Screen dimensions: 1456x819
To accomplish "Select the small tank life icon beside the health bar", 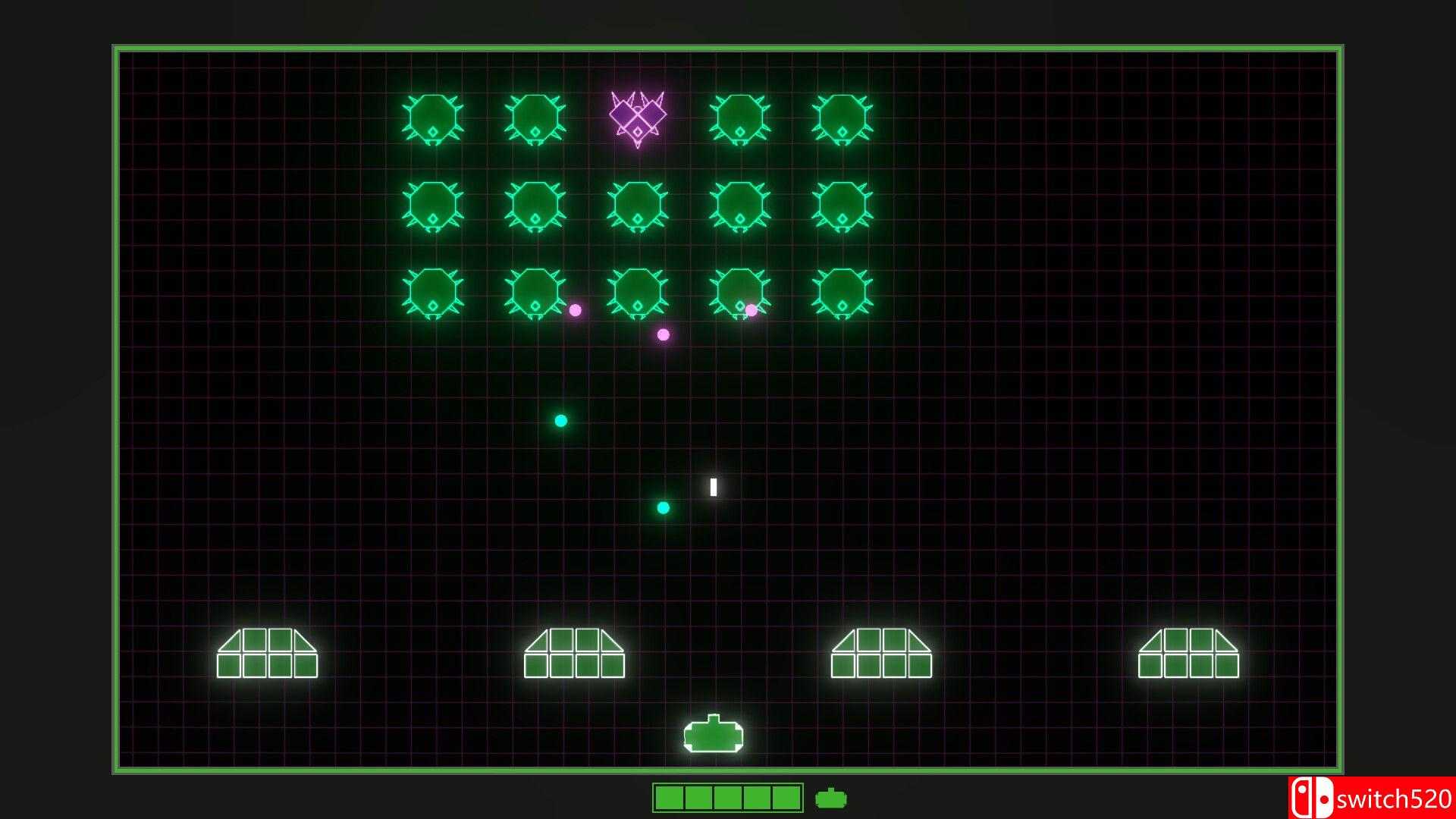I will point(831,797).
